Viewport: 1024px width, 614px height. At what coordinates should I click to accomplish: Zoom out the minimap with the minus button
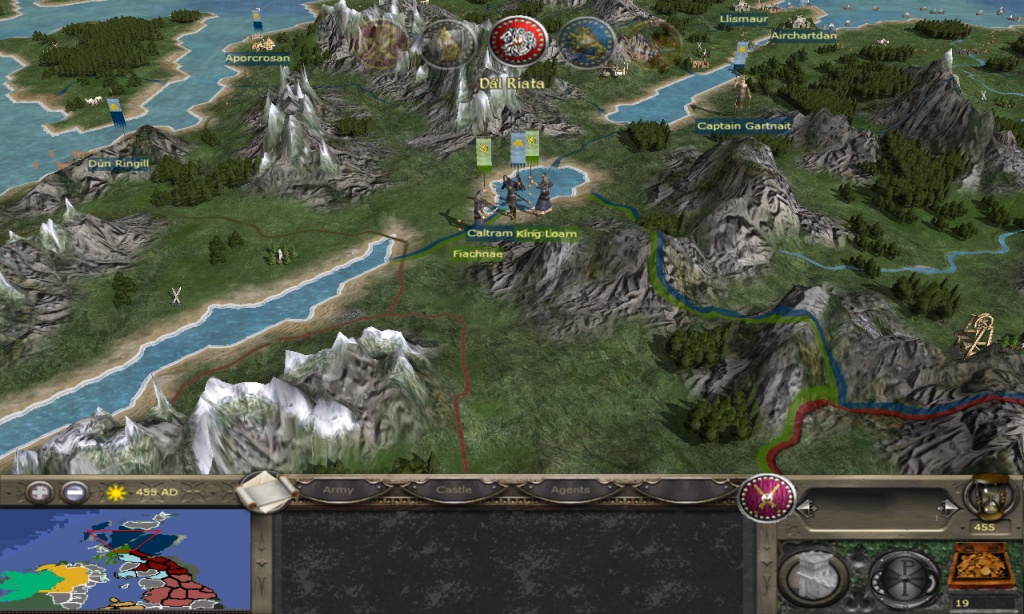[73, 492]
